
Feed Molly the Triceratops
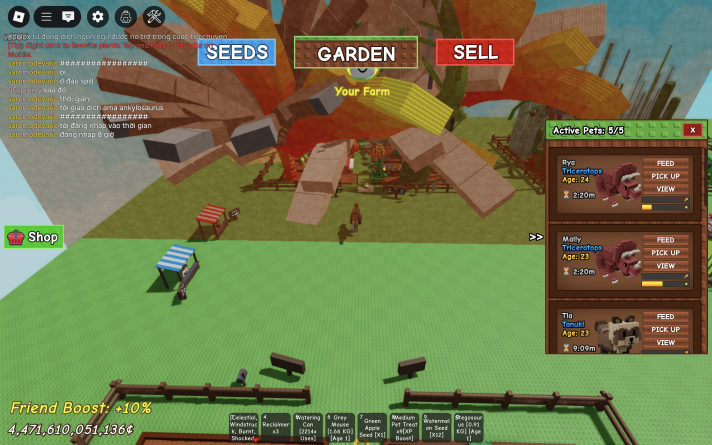point(665,240)
